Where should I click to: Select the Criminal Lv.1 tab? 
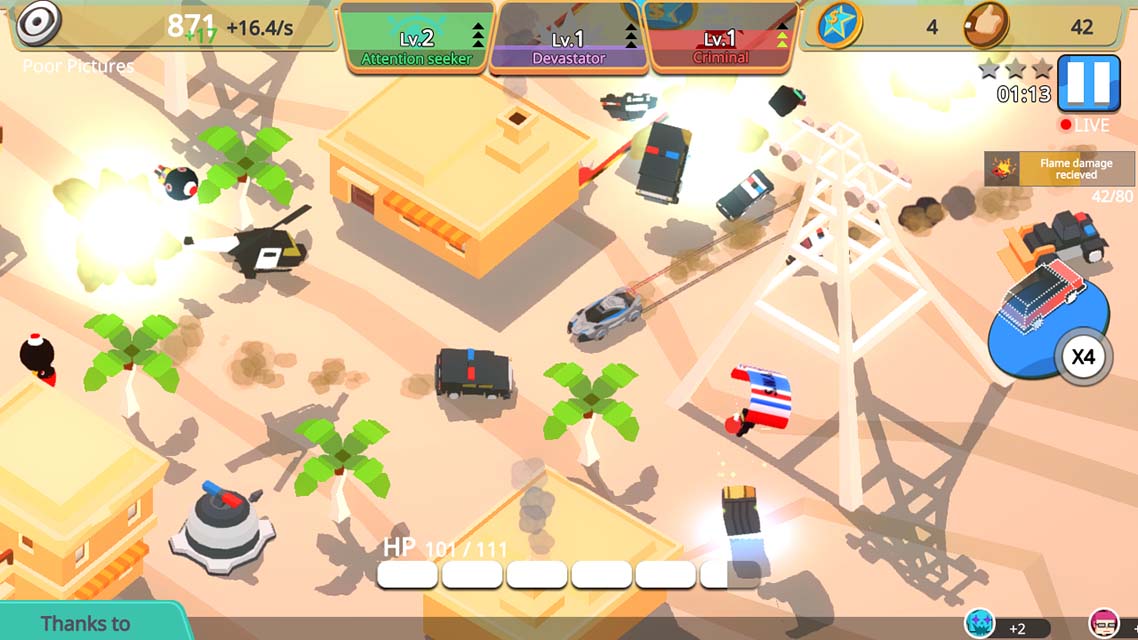tap(721, 46)
